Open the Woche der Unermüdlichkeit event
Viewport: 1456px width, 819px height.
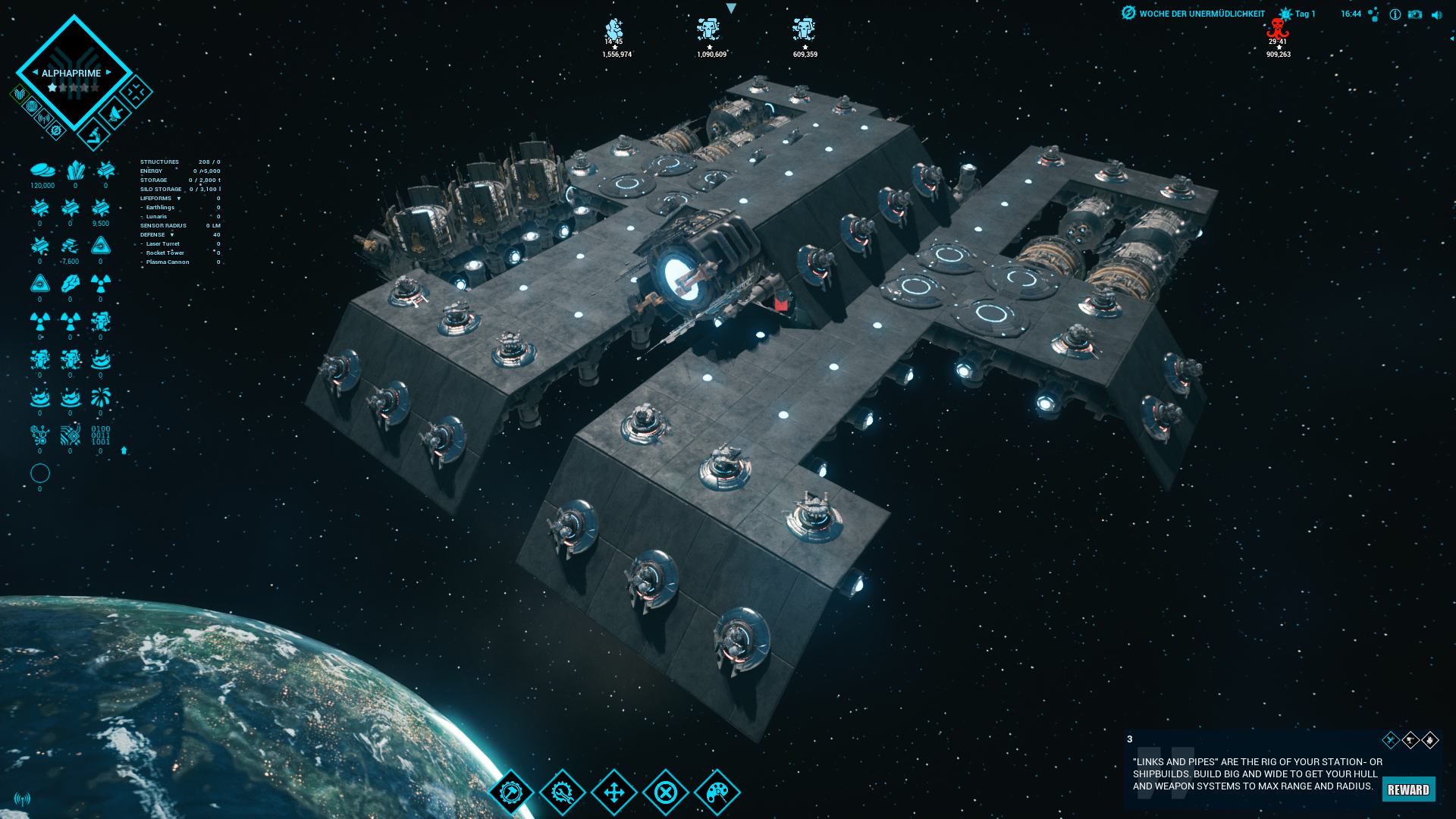1194,14
